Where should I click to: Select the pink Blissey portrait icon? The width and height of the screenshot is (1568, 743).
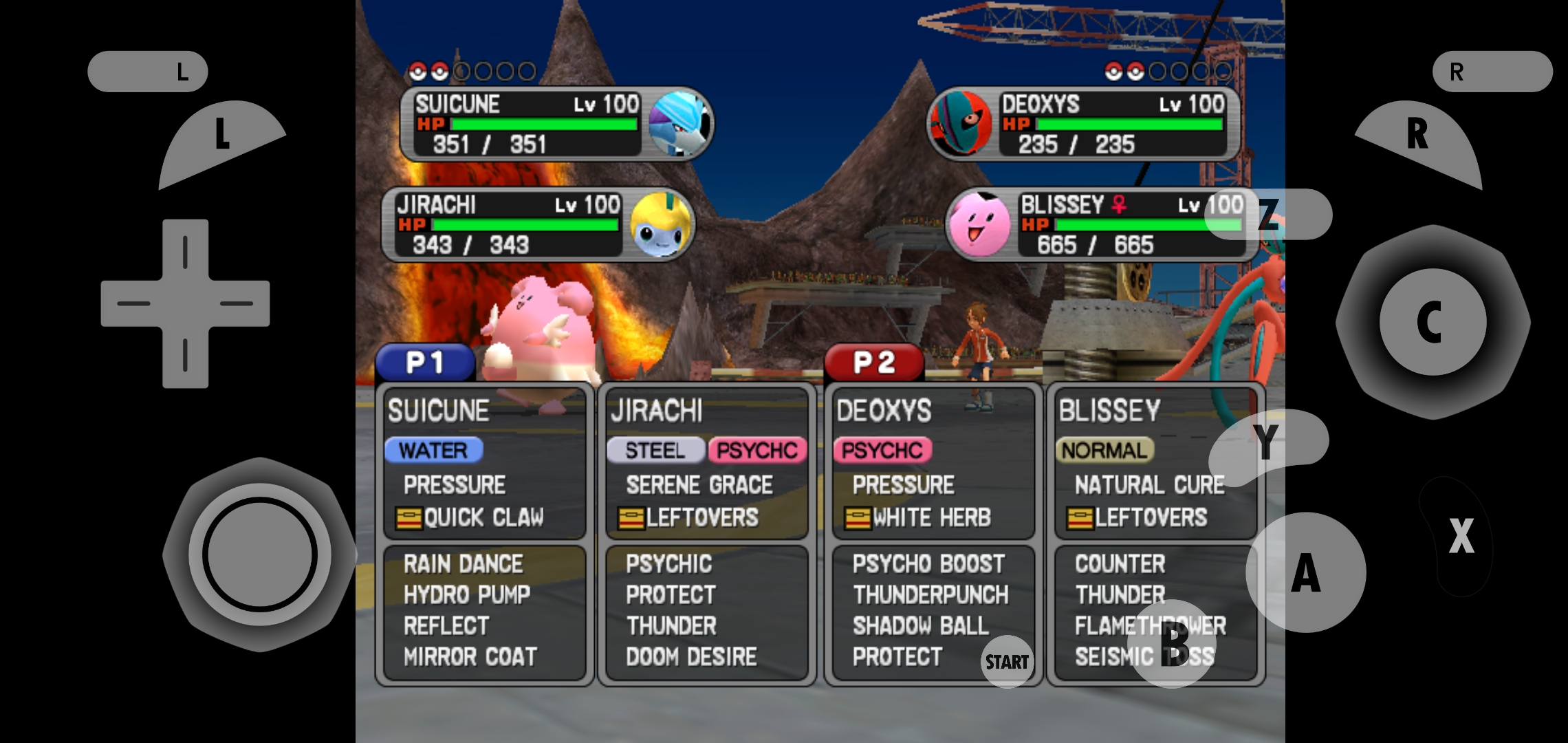pos(979,225)
